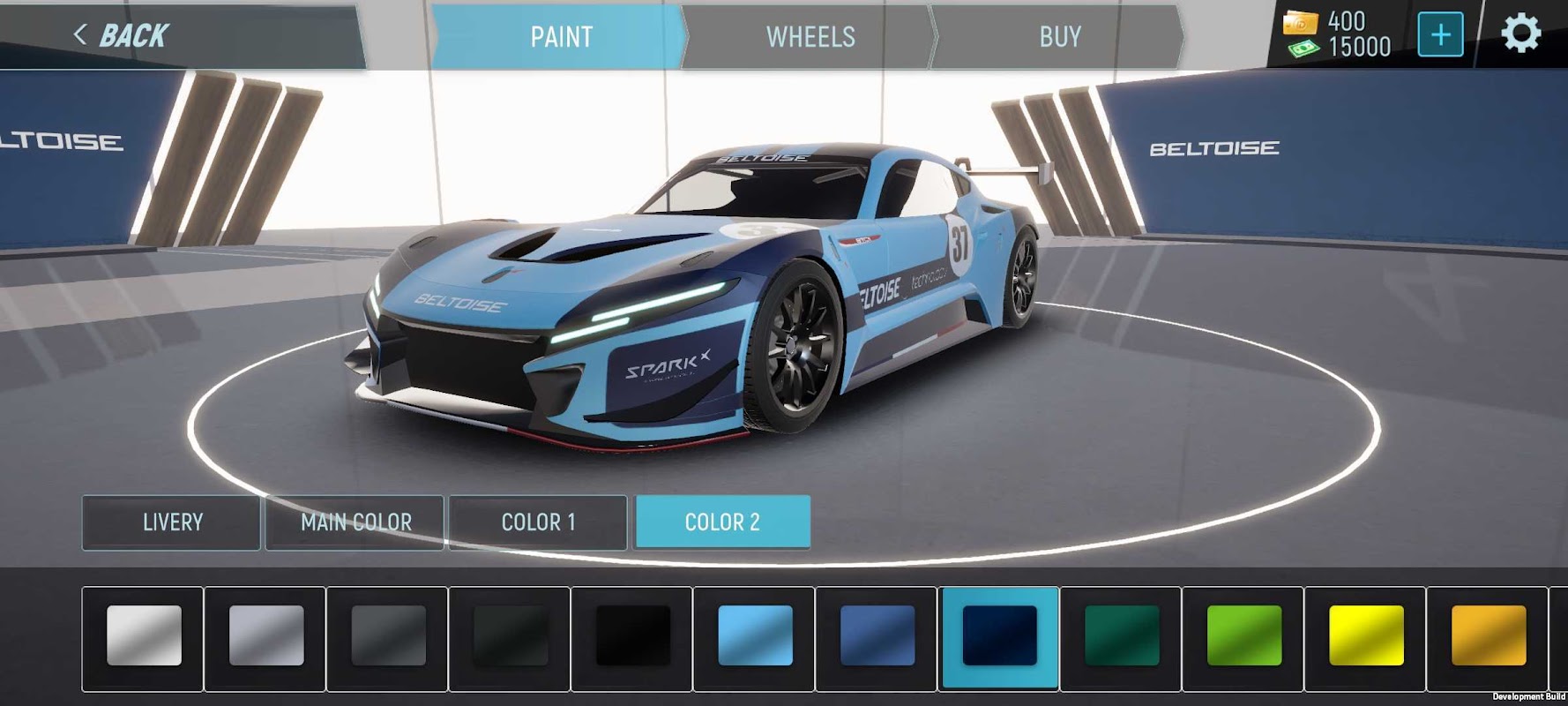Switch to COLOR 1 option

[x=538, y=522]
